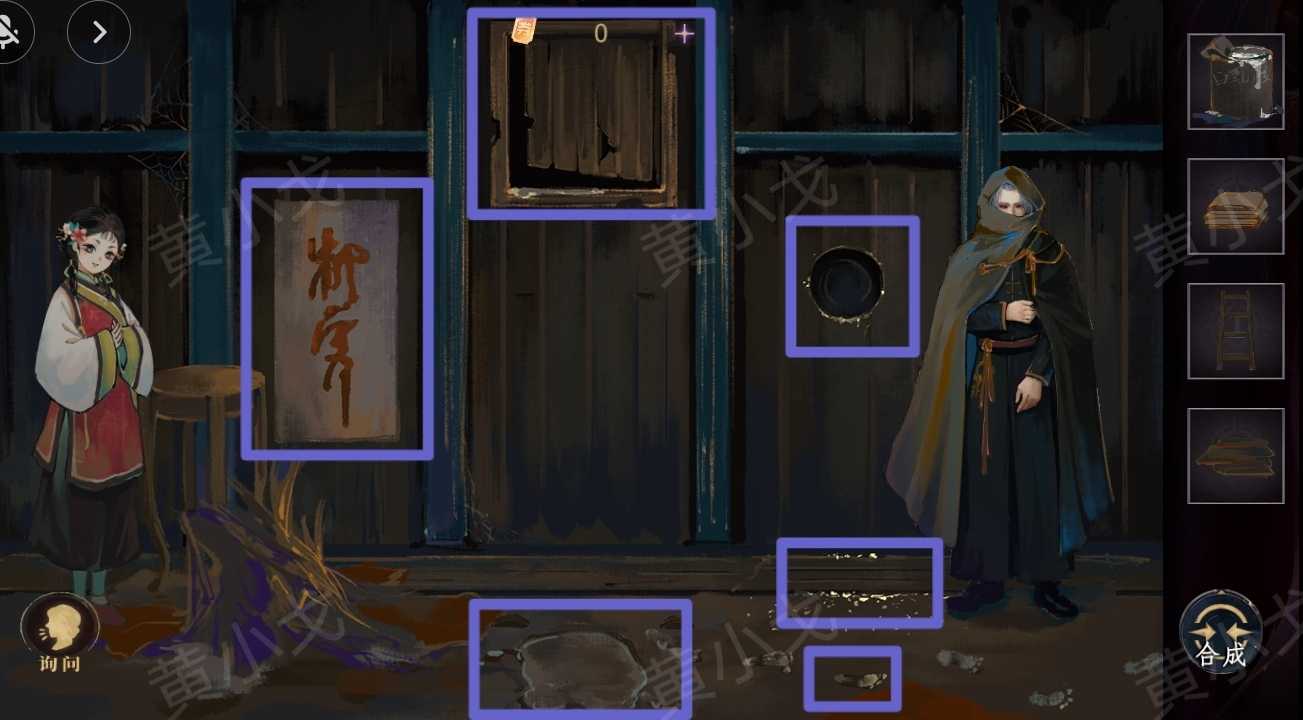
Task: Select the wooden ladder inventory item
Action: click(x=1236, y=330)
